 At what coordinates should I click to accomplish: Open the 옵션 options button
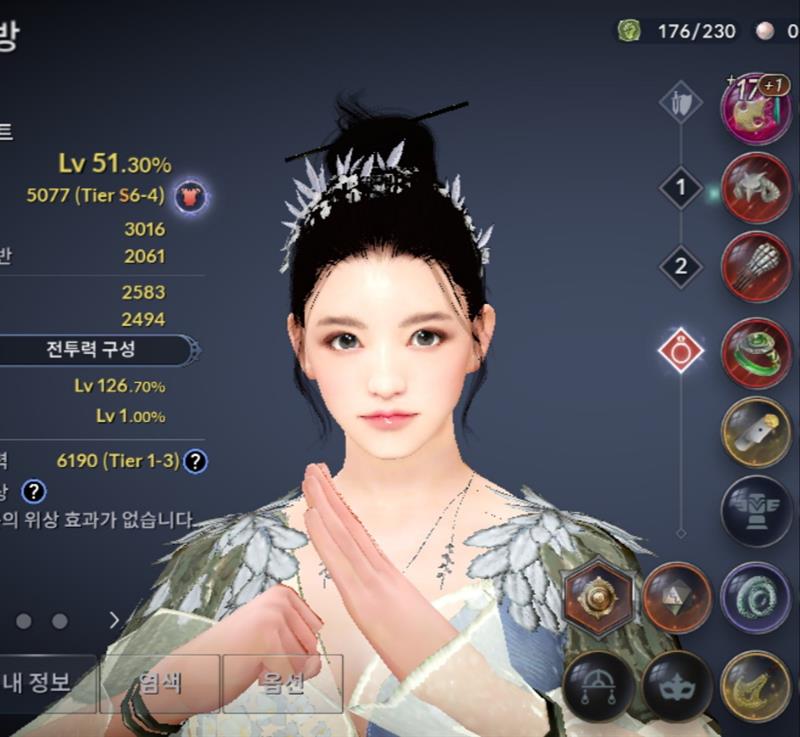point(283,683)
